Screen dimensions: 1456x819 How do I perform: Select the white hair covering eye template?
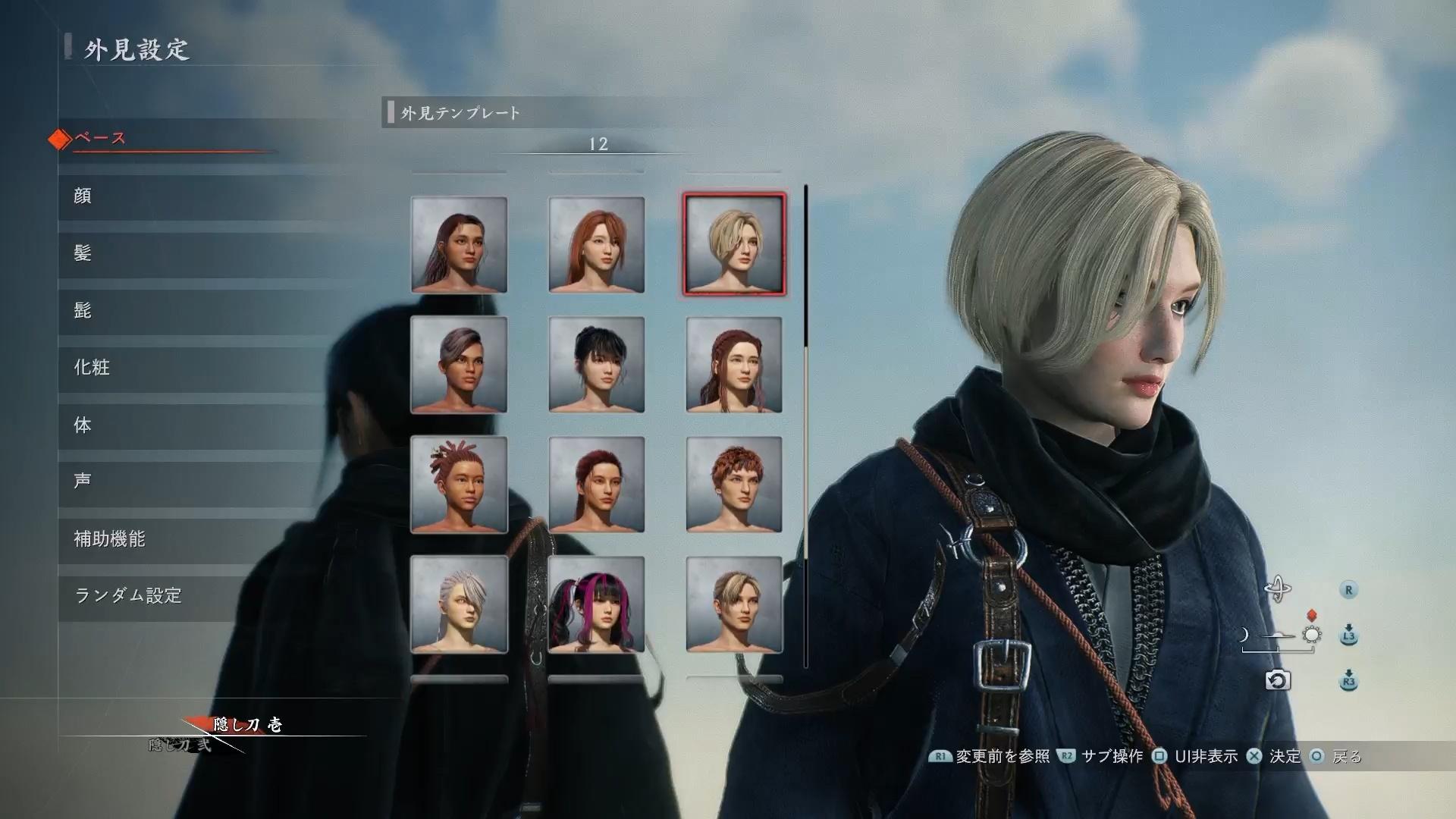pyautogui.click(x=459, y=604)
